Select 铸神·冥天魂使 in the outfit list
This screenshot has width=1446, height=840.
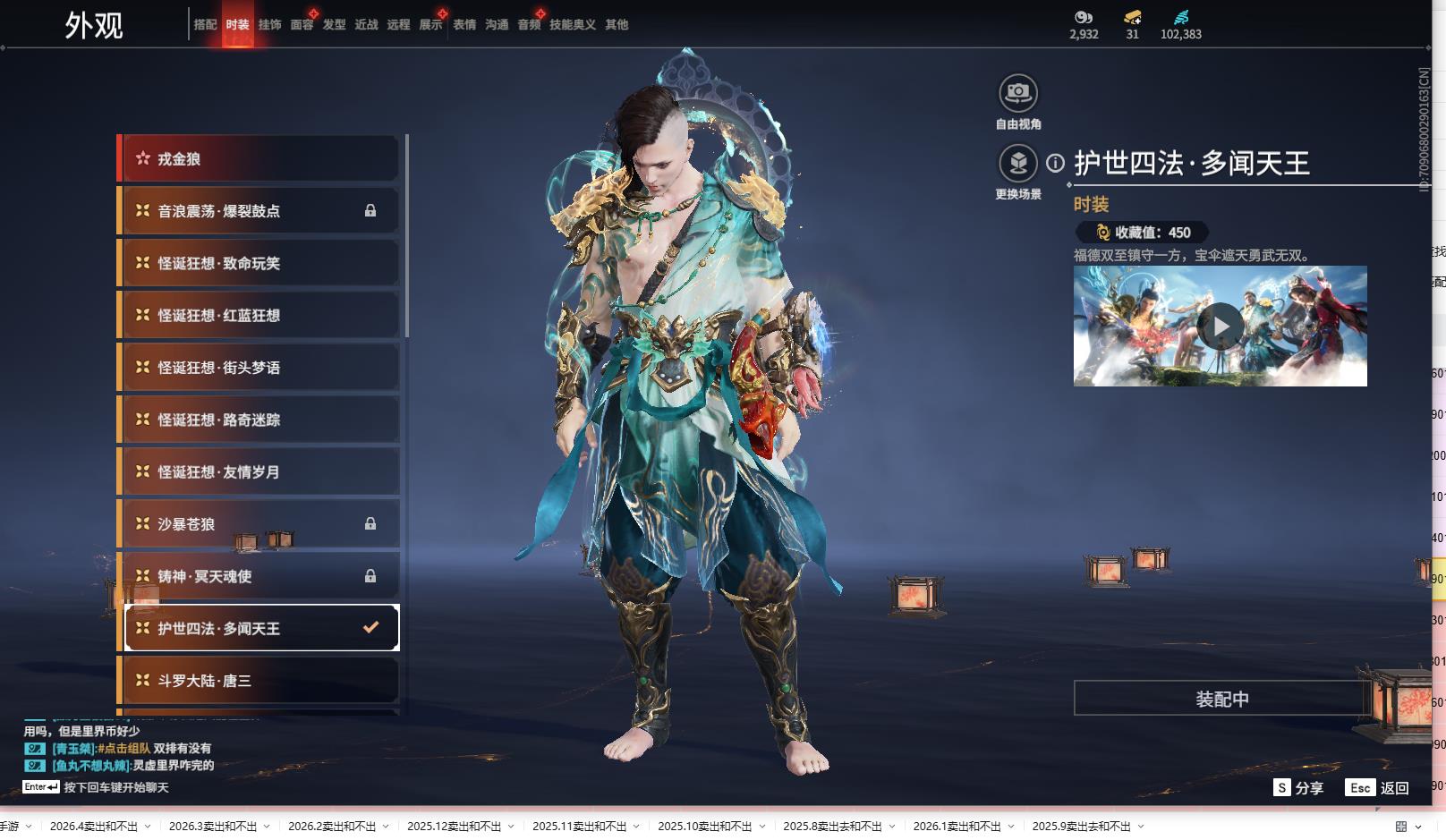259,576
